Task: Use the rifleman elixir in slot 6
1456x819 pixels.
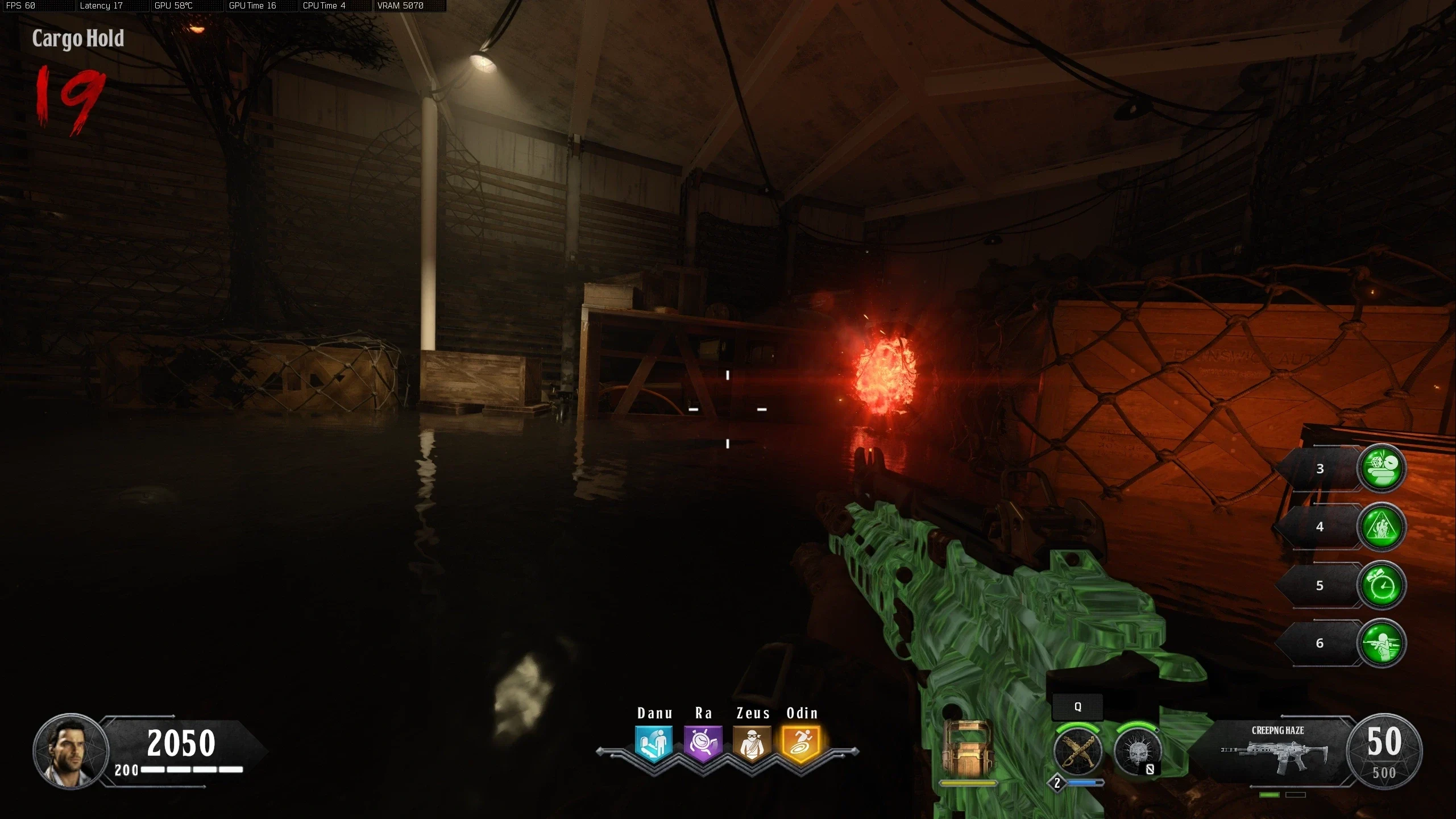Action: [1382, 643]
